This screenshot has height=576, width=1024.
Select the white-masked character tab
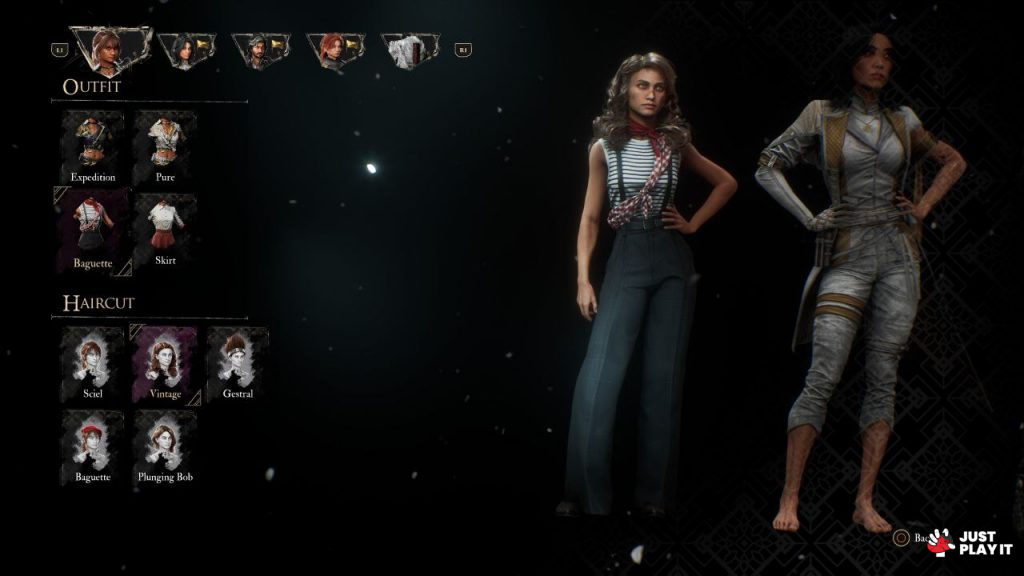pos(409,50)
